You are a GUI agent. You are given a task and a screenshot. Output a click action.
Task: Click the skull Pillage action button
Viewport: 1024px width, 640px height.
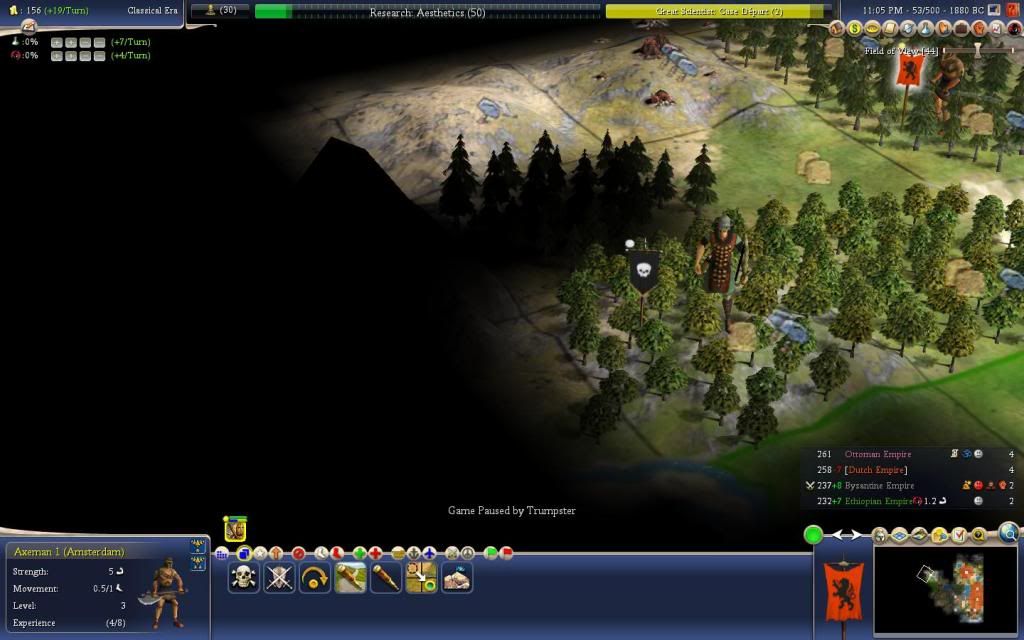pyautogui.click(x=243, y=577)
